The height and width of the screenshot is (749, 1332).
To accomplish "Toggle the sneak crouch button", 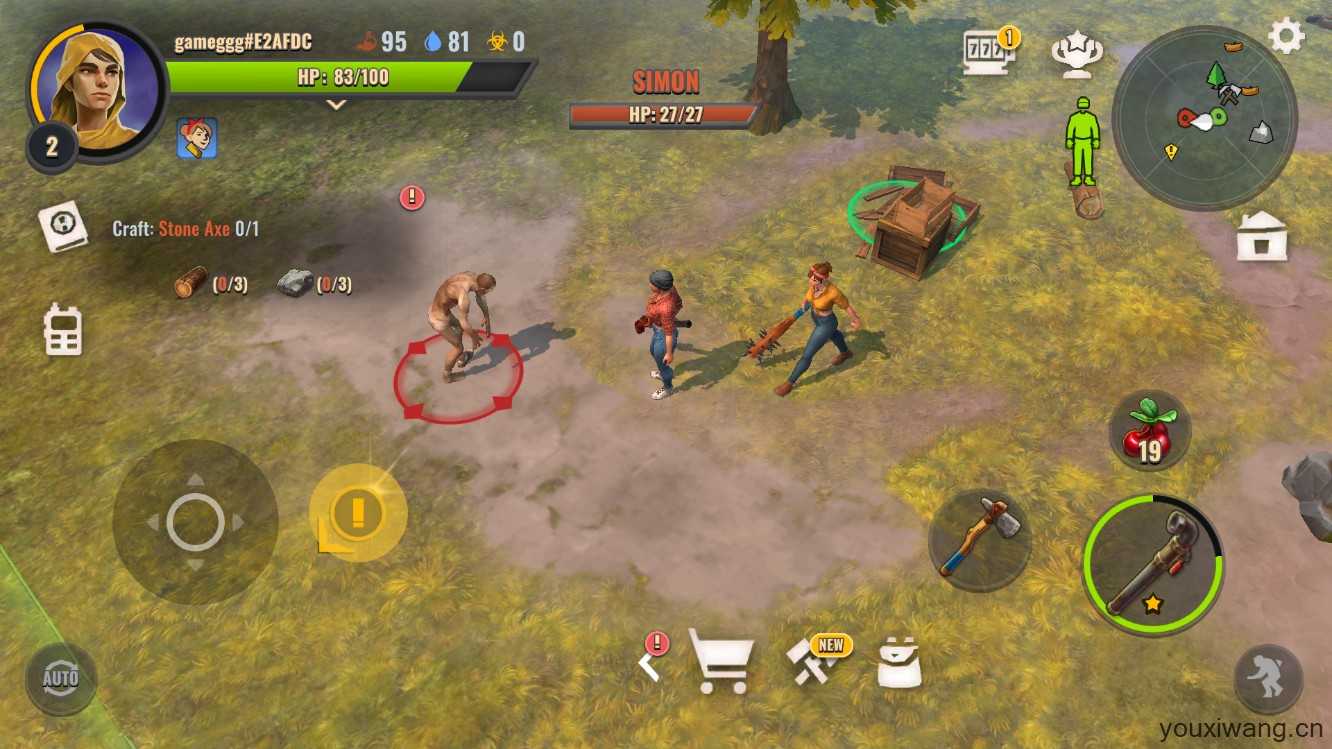I will (1268, 680).
